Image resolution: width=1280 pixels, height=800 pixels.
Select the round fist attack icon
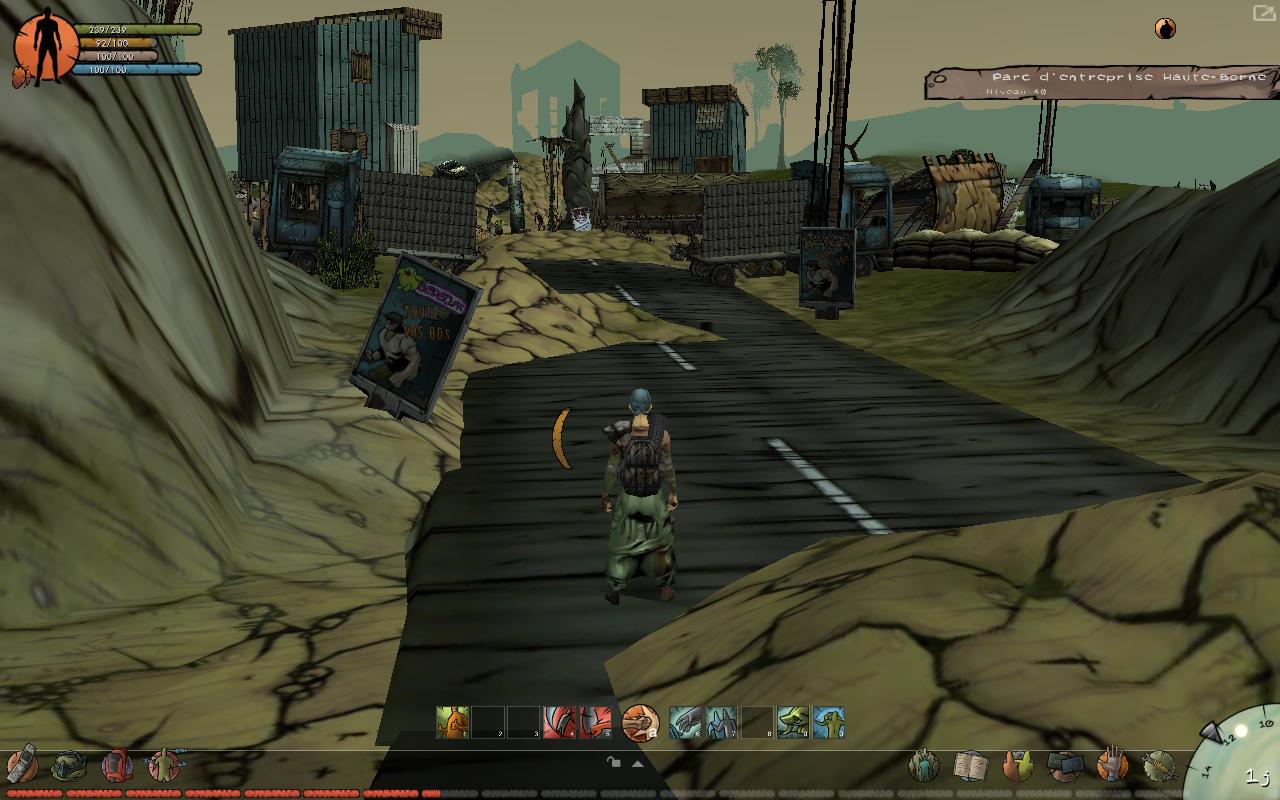(640, 722)
